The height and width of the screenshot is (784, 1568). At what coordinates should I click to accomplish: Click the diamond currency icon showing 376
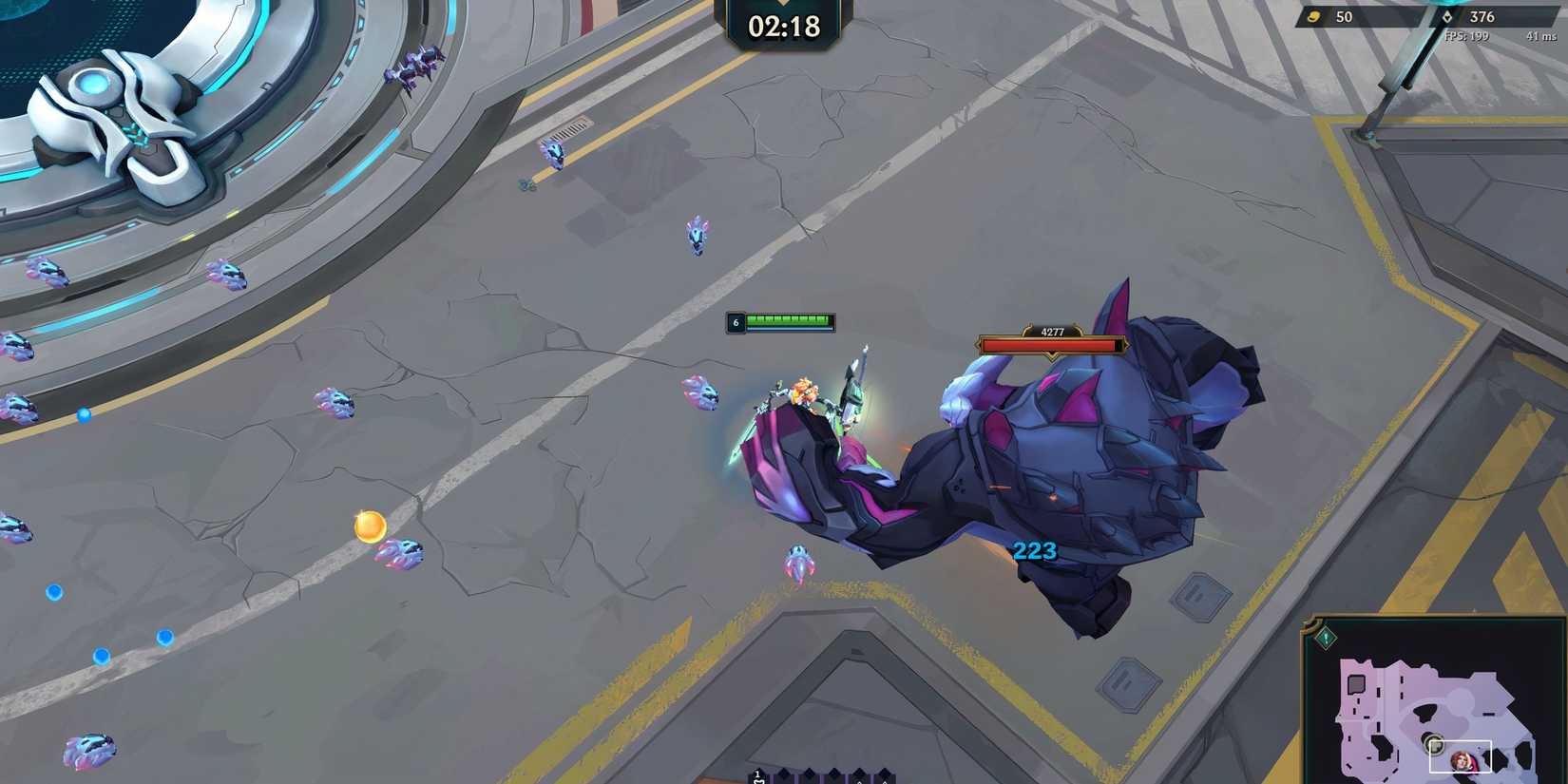1448,16
